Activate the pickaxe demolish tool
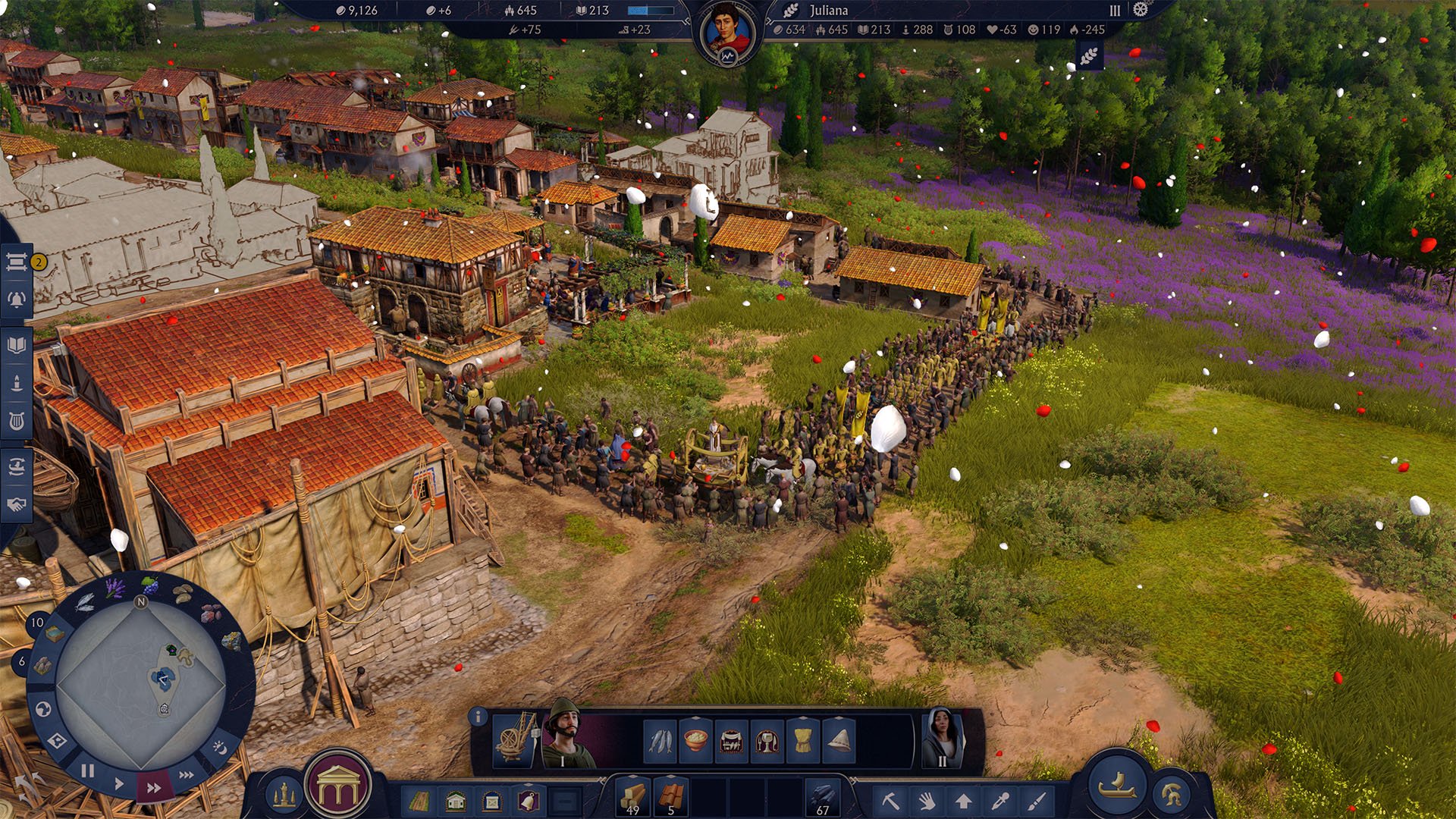Image resolution: width=1456 pixels, height=819 pixels. tap(890, 800)
